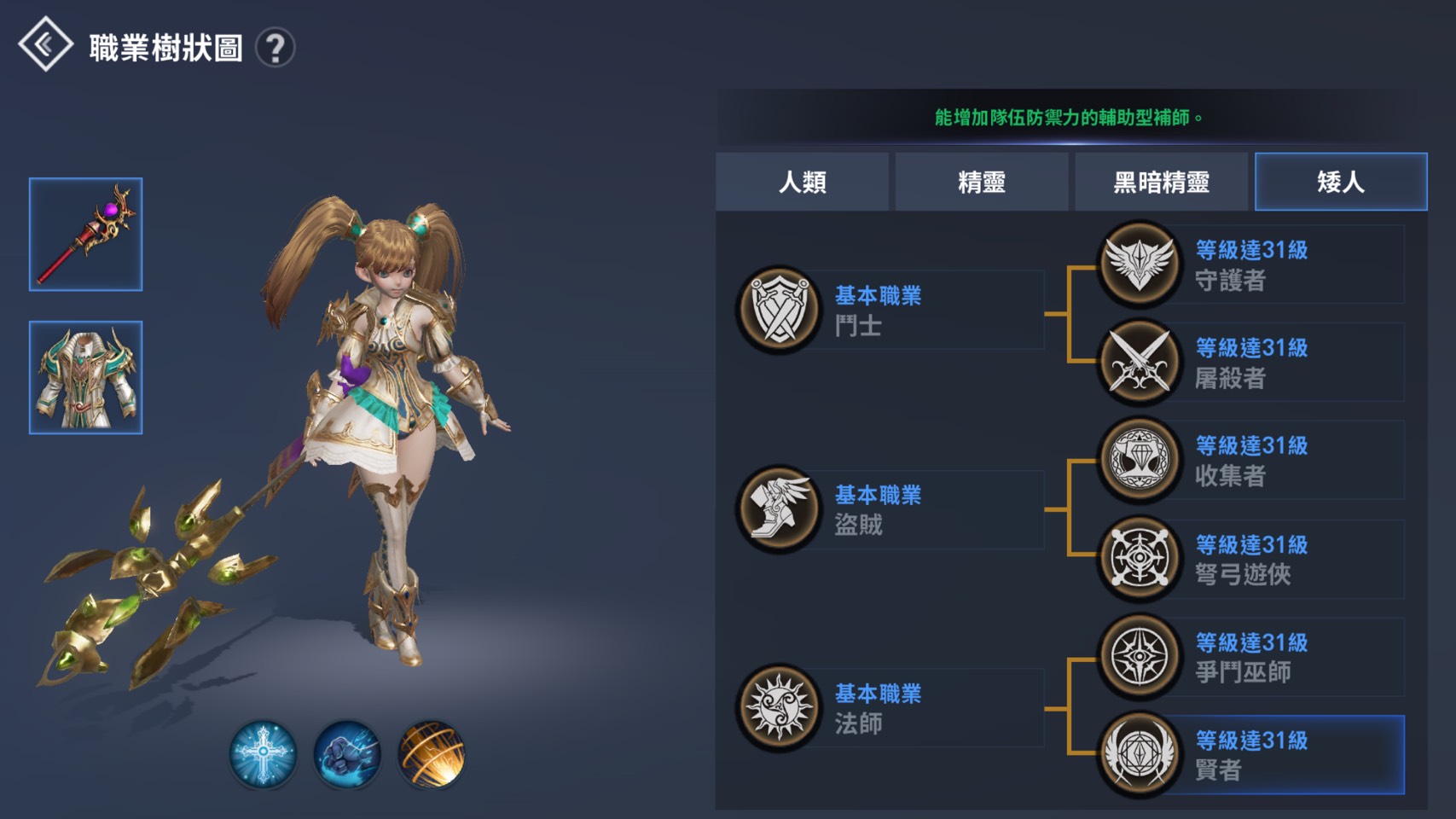1456x819 pixels.
Task: Open the 黑暗精靈 race tab
Action: (x=1162, y=182)
